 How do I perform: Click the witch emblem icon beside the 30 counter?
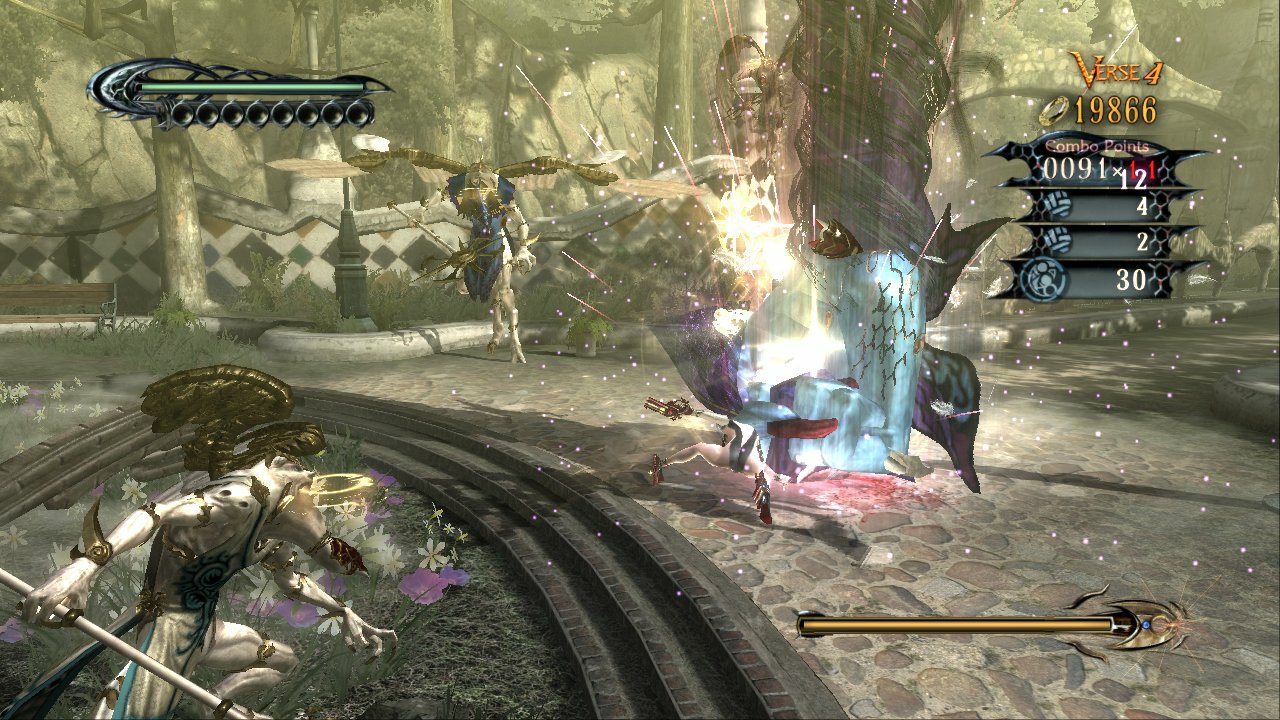(x=1043, y=278)
